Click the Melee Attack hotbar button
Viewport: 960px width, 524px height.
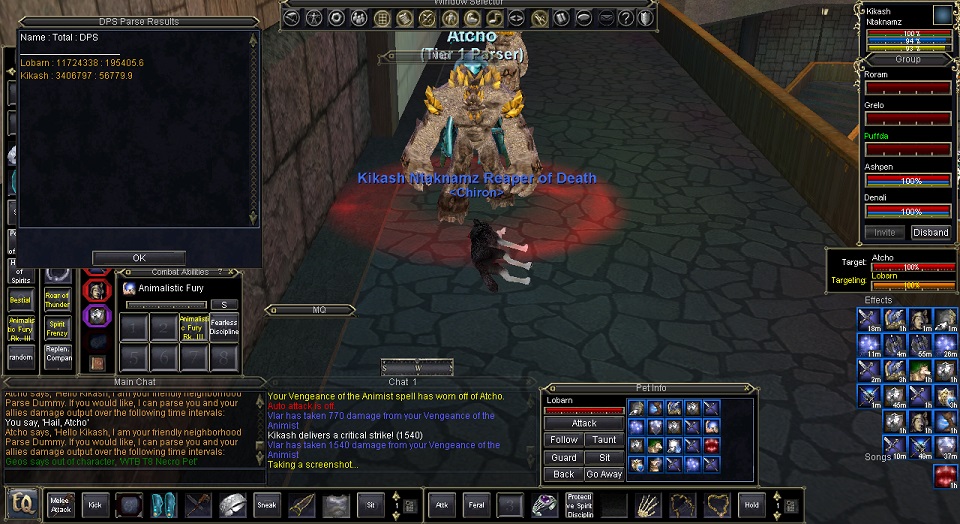(59, 505)
